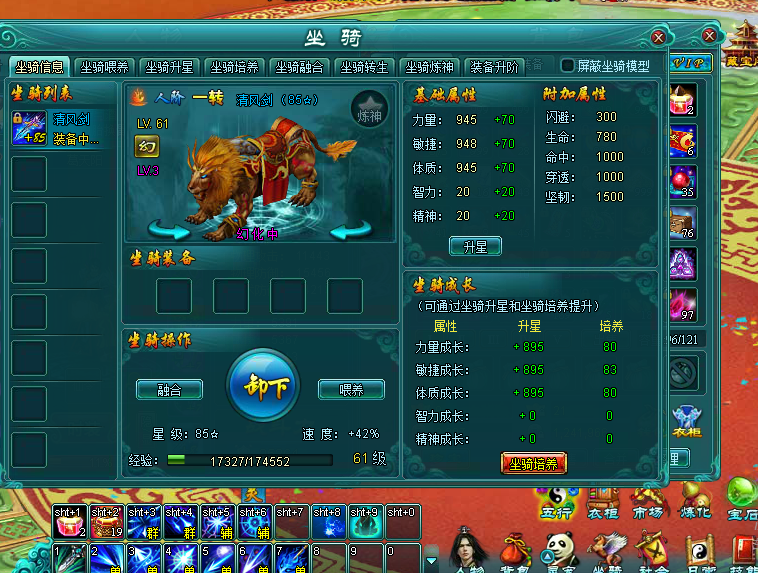Toggle the 屏蔽坐骑模型 checkbox
Image resolution: width=758 pixels, height=573 pixels.
coord(567,66)
